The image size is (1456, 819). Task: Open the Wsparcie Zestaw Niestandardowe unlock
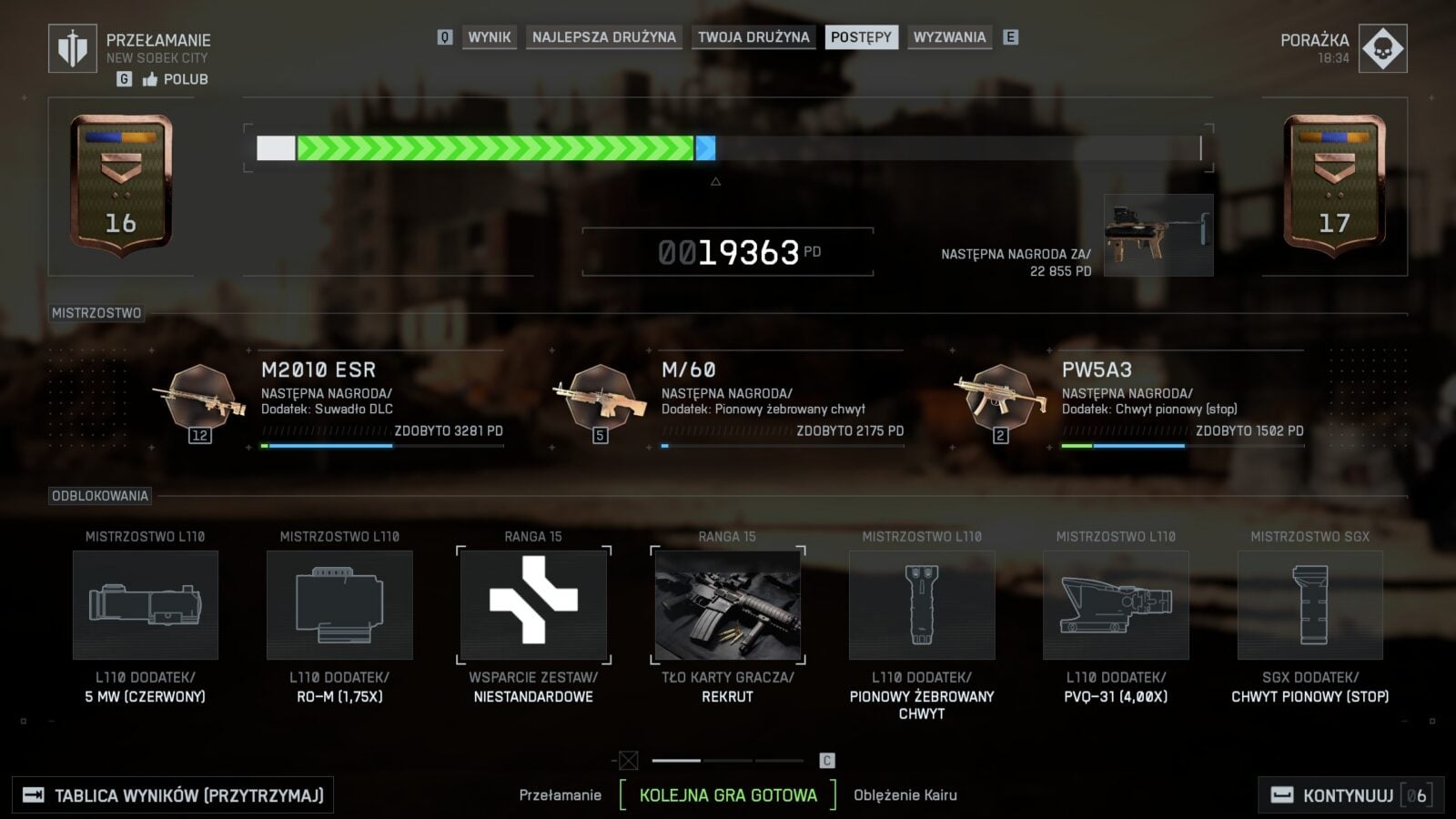click(x=533, y=605)
